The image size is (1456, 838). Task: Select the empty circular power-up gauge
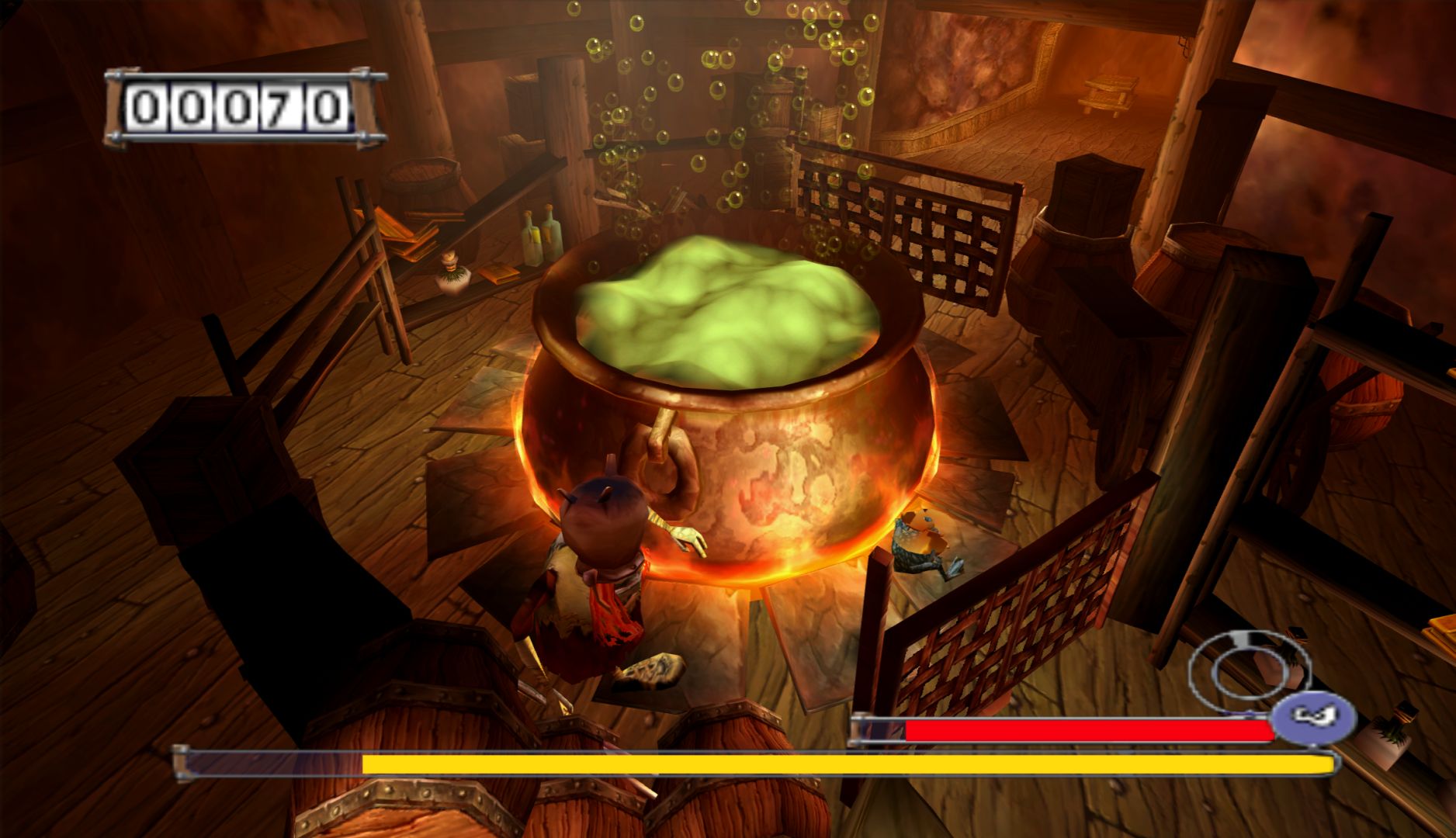pos(1243,666)
